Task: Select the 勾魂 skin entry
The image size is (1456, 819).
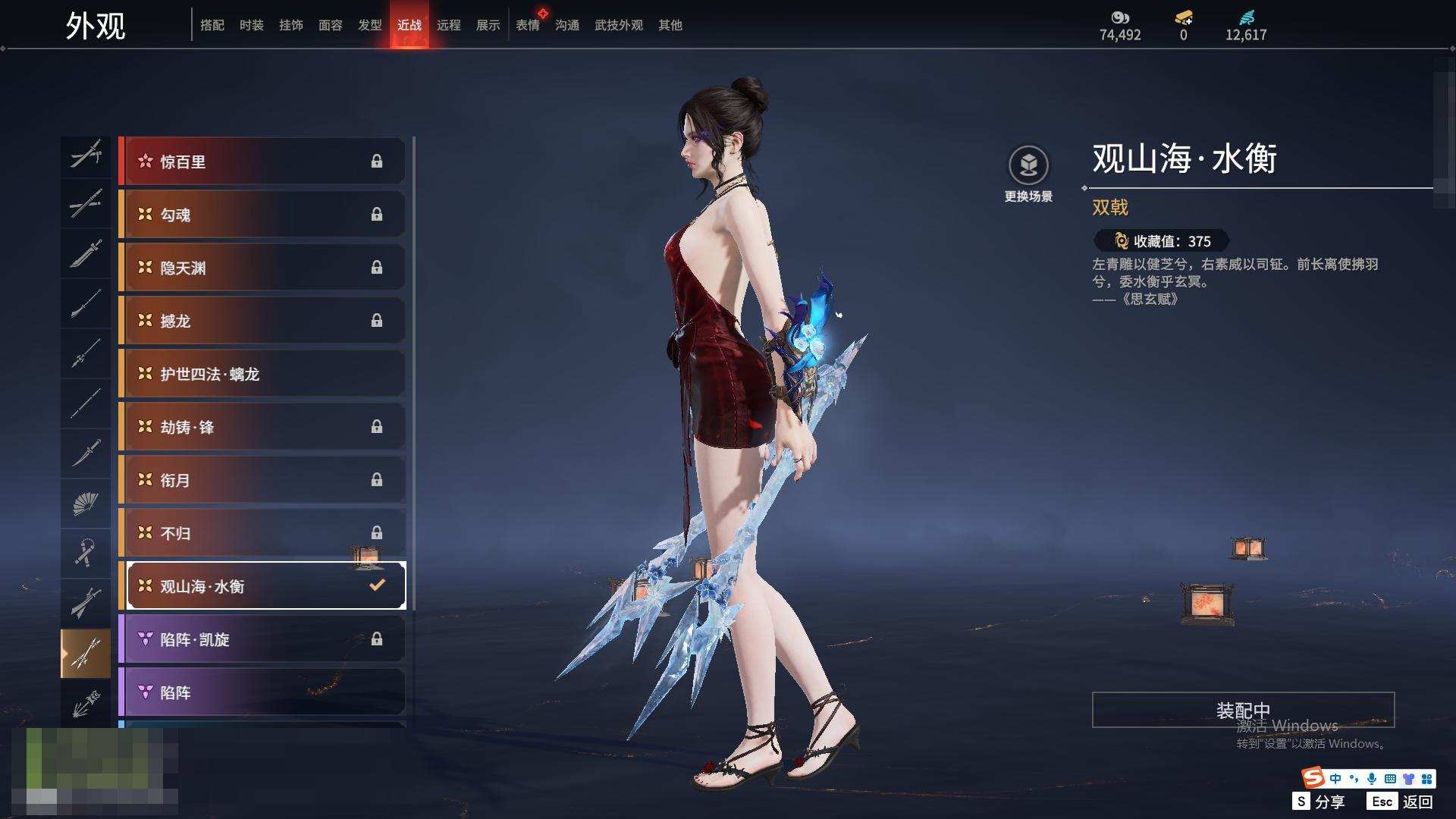Action: 262,215
